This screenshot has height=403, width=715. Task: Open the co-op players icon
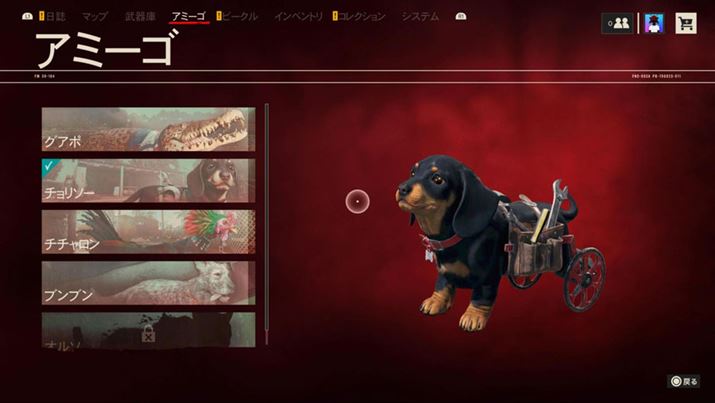tap(616, 24)
